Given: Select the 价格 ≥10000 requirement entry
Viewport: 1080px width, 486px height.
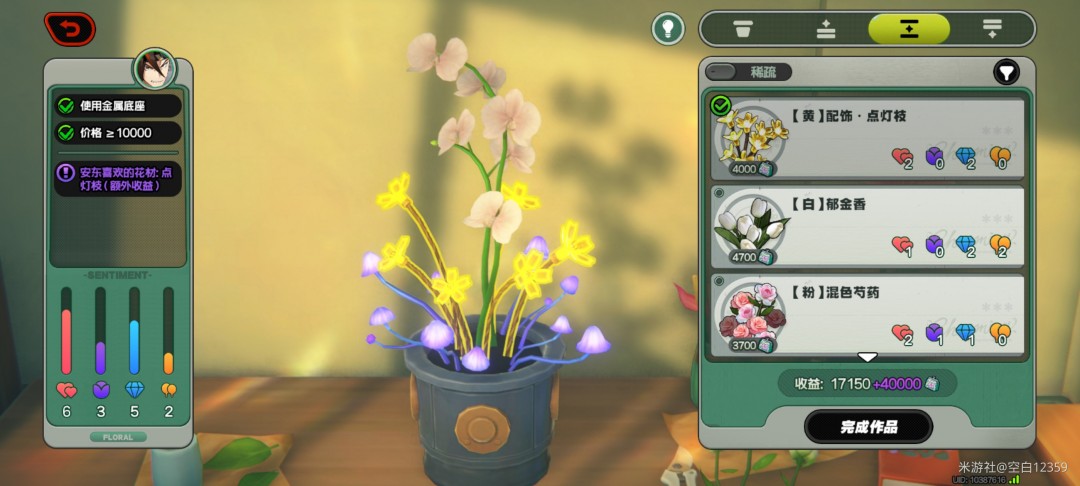Looking at the screenshot, I should [118, 133].
